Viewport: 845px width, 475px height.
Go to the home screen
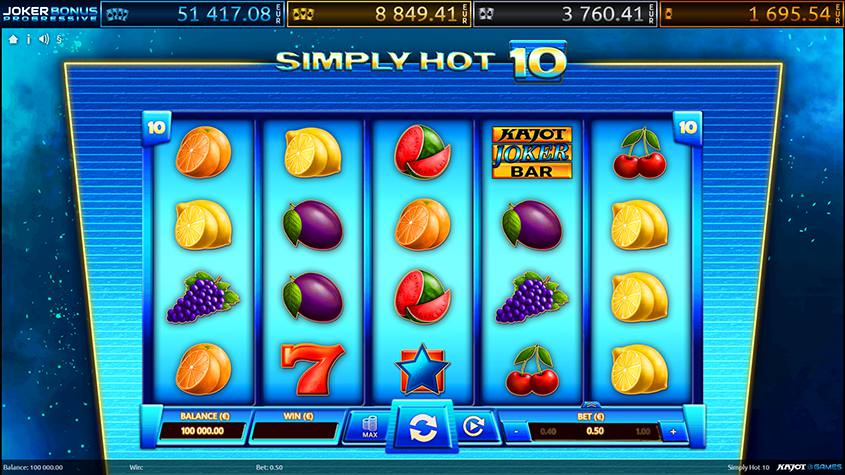[x=13, y=39]
